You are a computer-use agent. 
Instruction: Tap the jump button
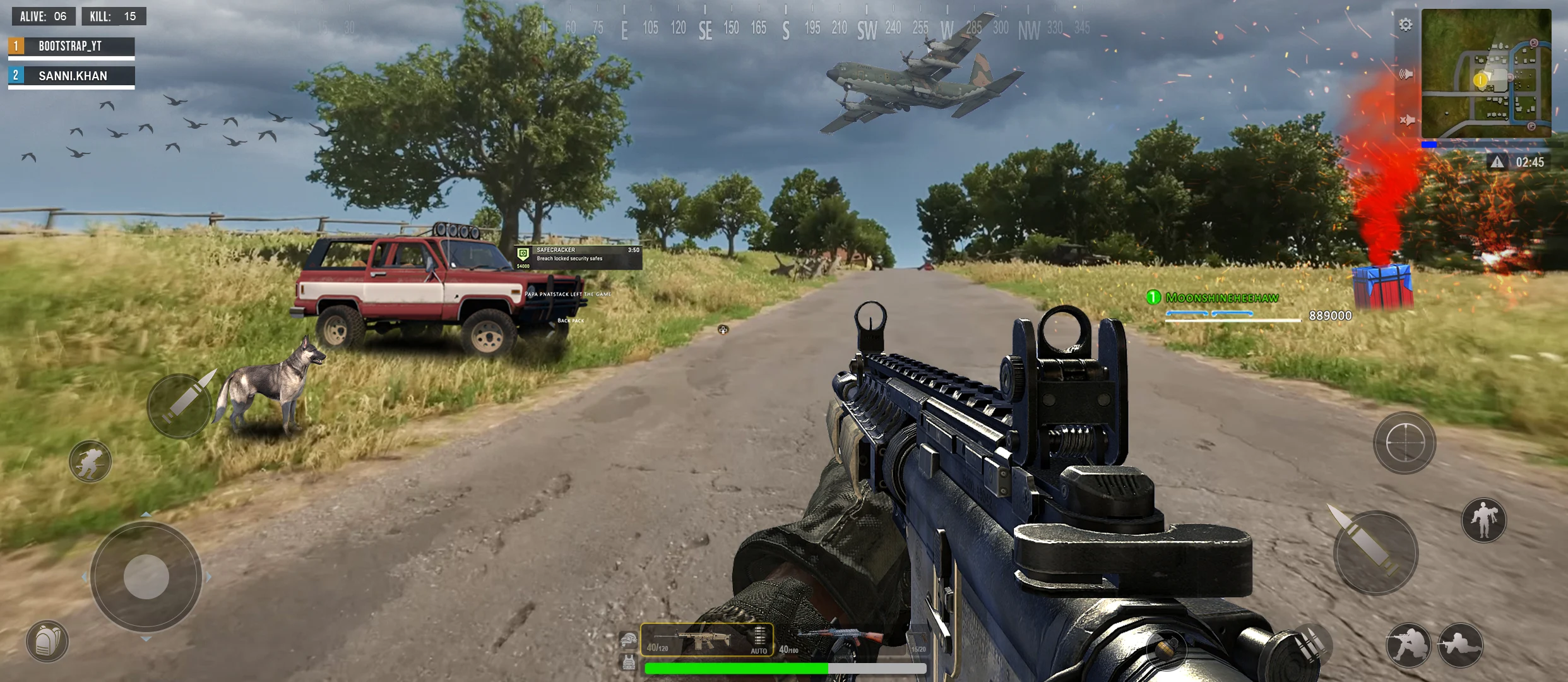click(1483, 520)
